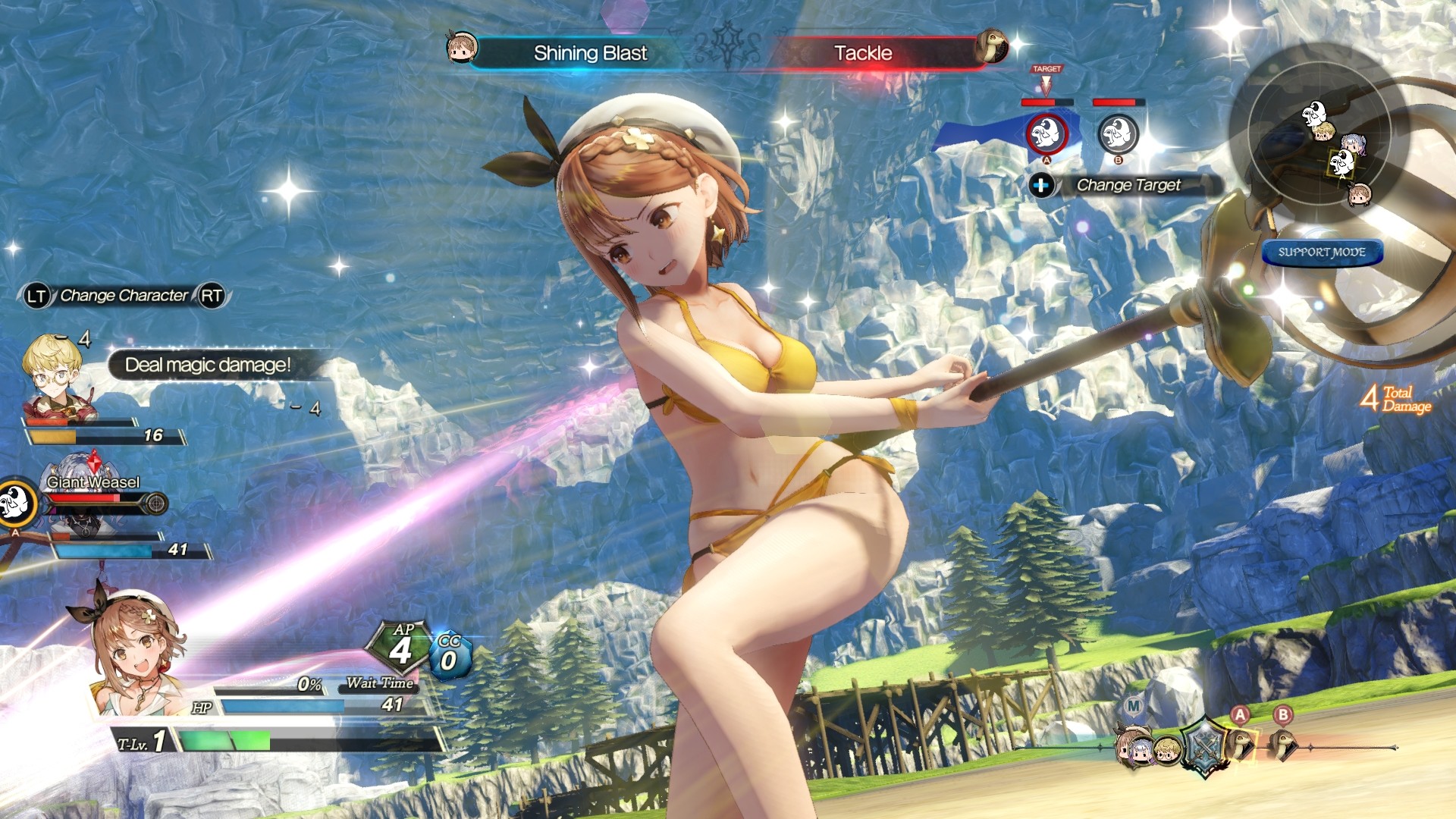
Task: Click the Change Target label
Action: [x=1128, y=185]
